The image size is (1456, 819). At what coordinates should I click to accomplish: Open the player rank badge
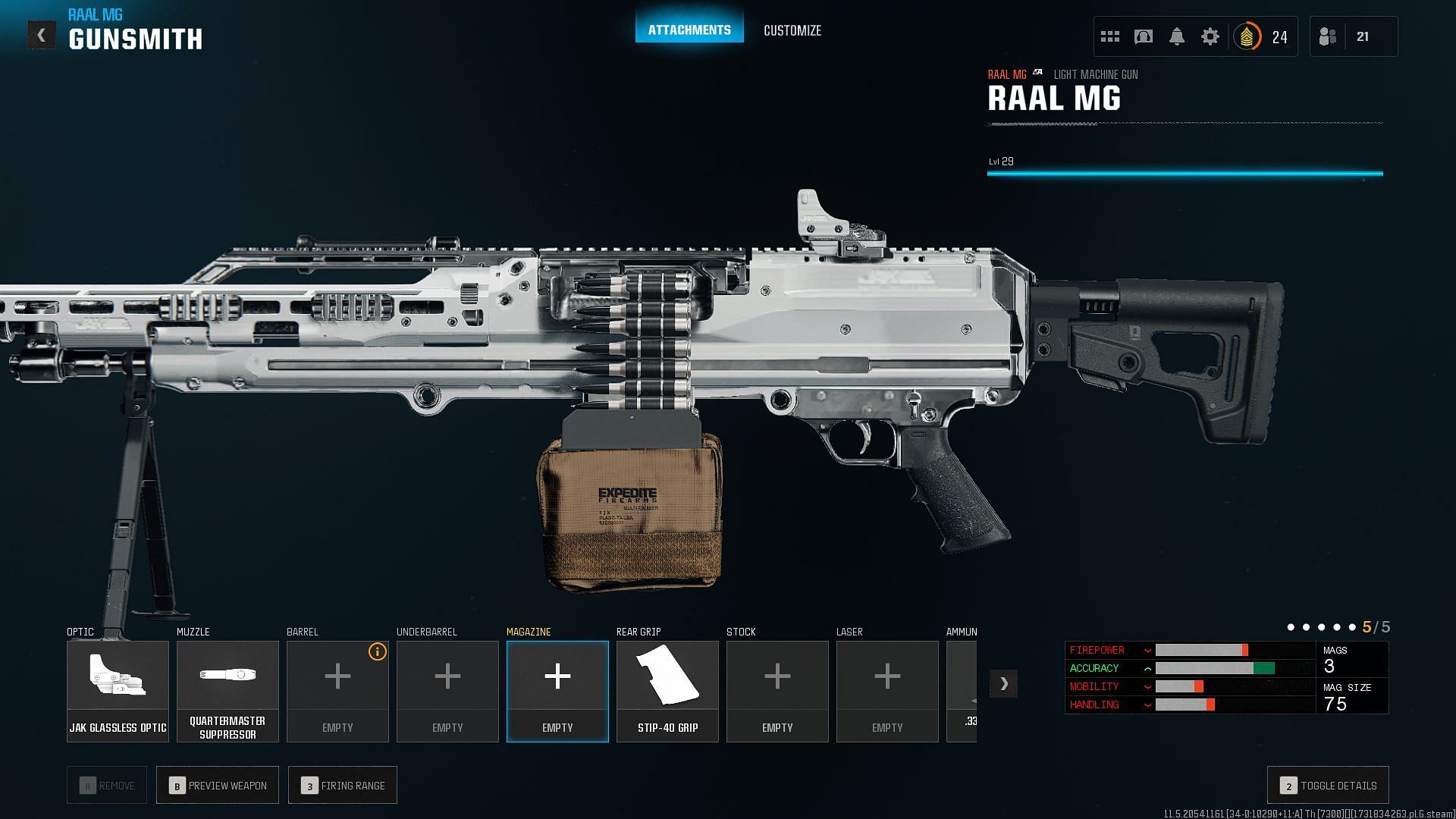point(1247,36)
